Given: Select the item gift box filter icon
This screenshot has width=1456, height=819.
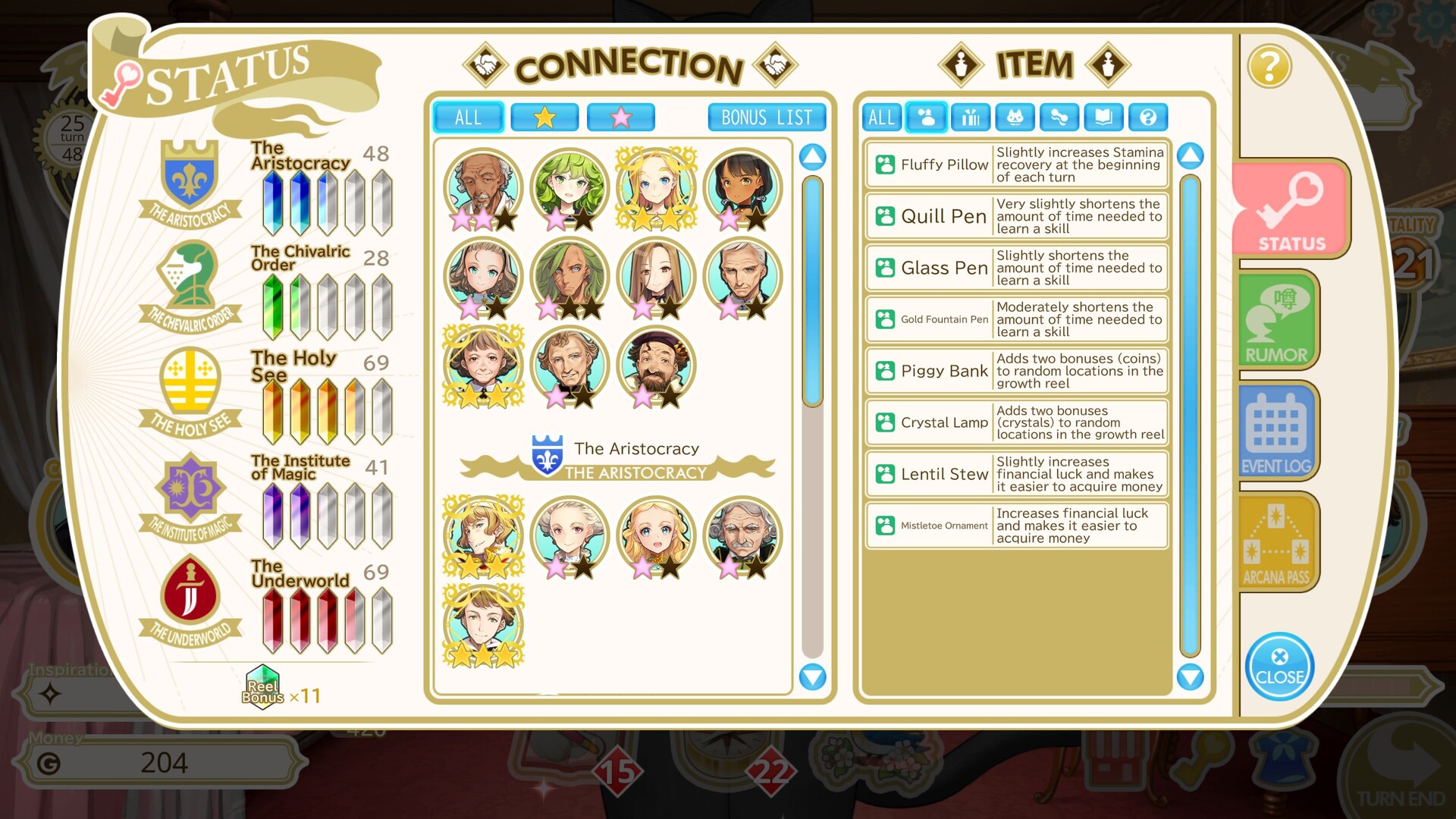Looking at the screenshot, I should coord(970,117).
